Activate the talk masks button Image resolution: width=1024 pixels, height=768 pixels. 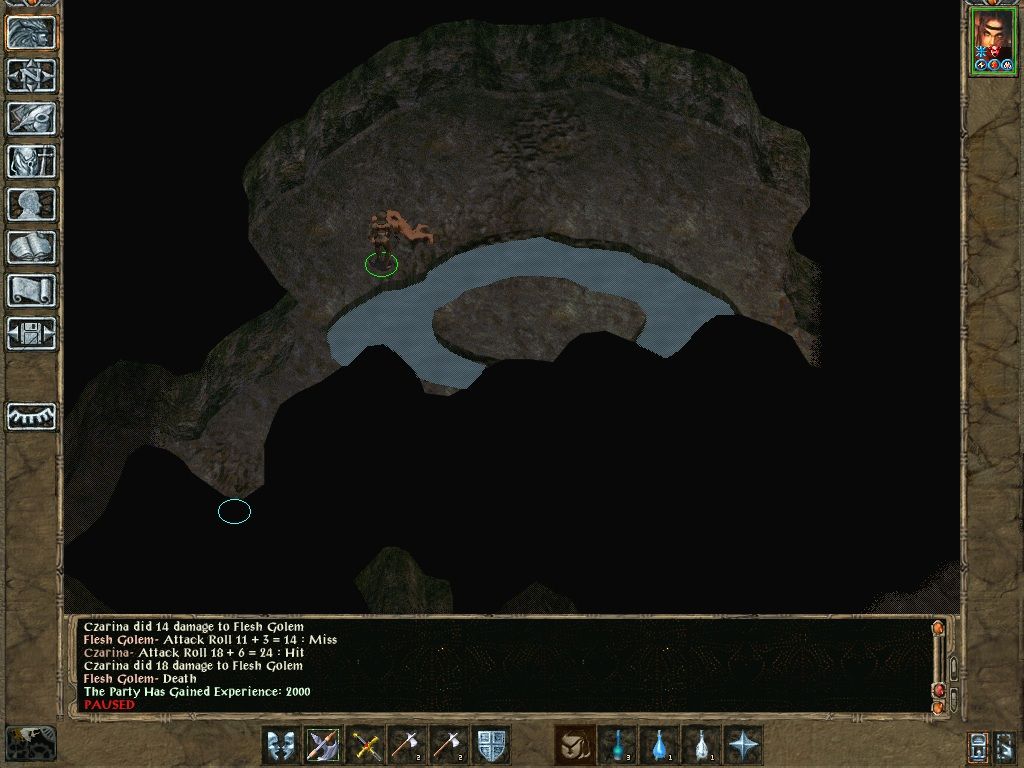281,745
